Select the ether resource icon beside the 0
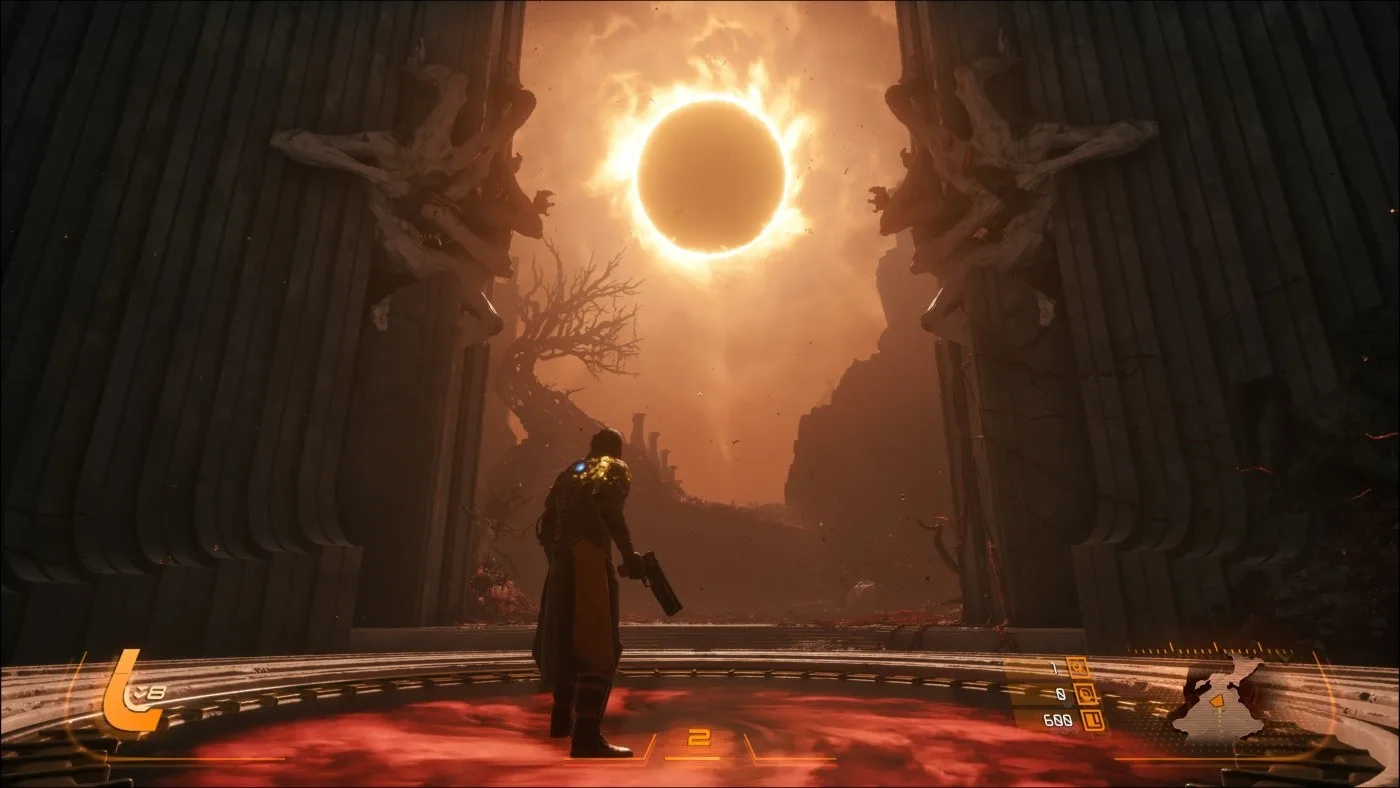 [1084, 694]
